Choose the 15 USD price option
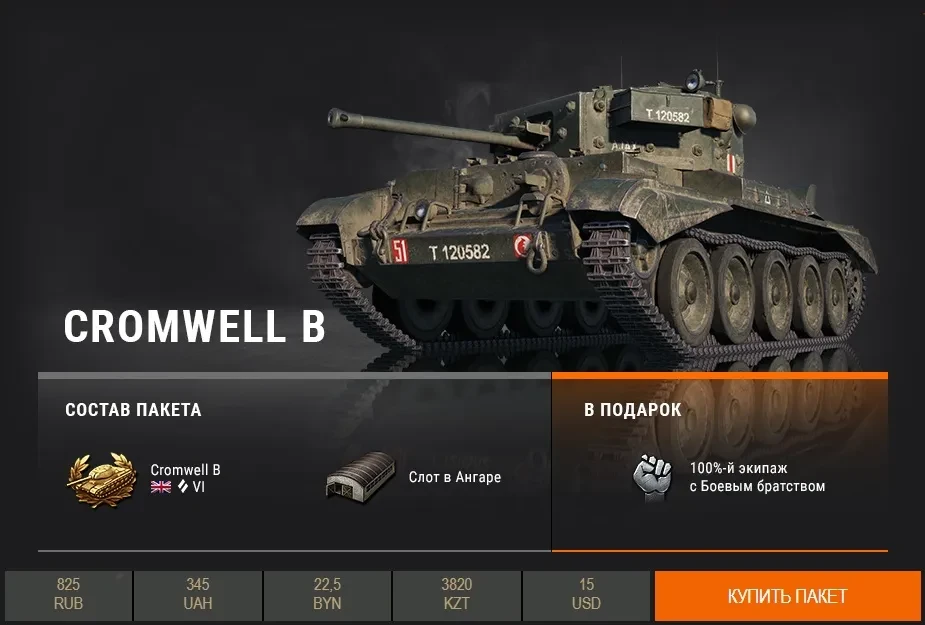Image resolution: width=925 pixels, height=625 pixels. 587,594
